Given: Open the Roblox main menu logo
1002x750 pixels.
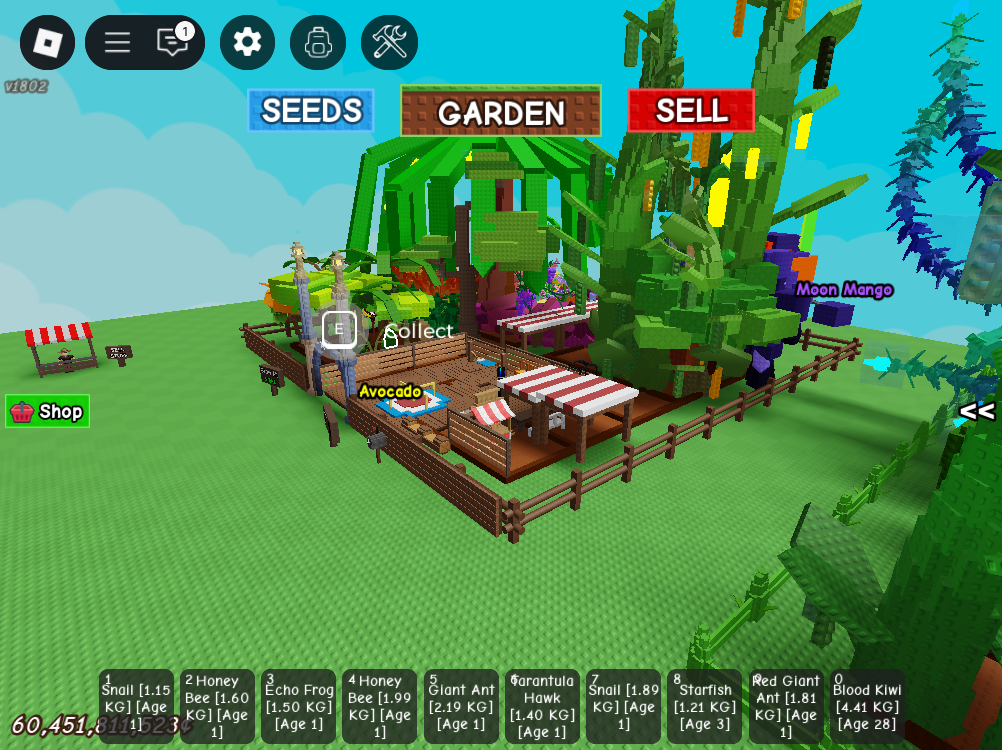Looking at the screenshot, I should pyautogui.click(x=47, y=42).
